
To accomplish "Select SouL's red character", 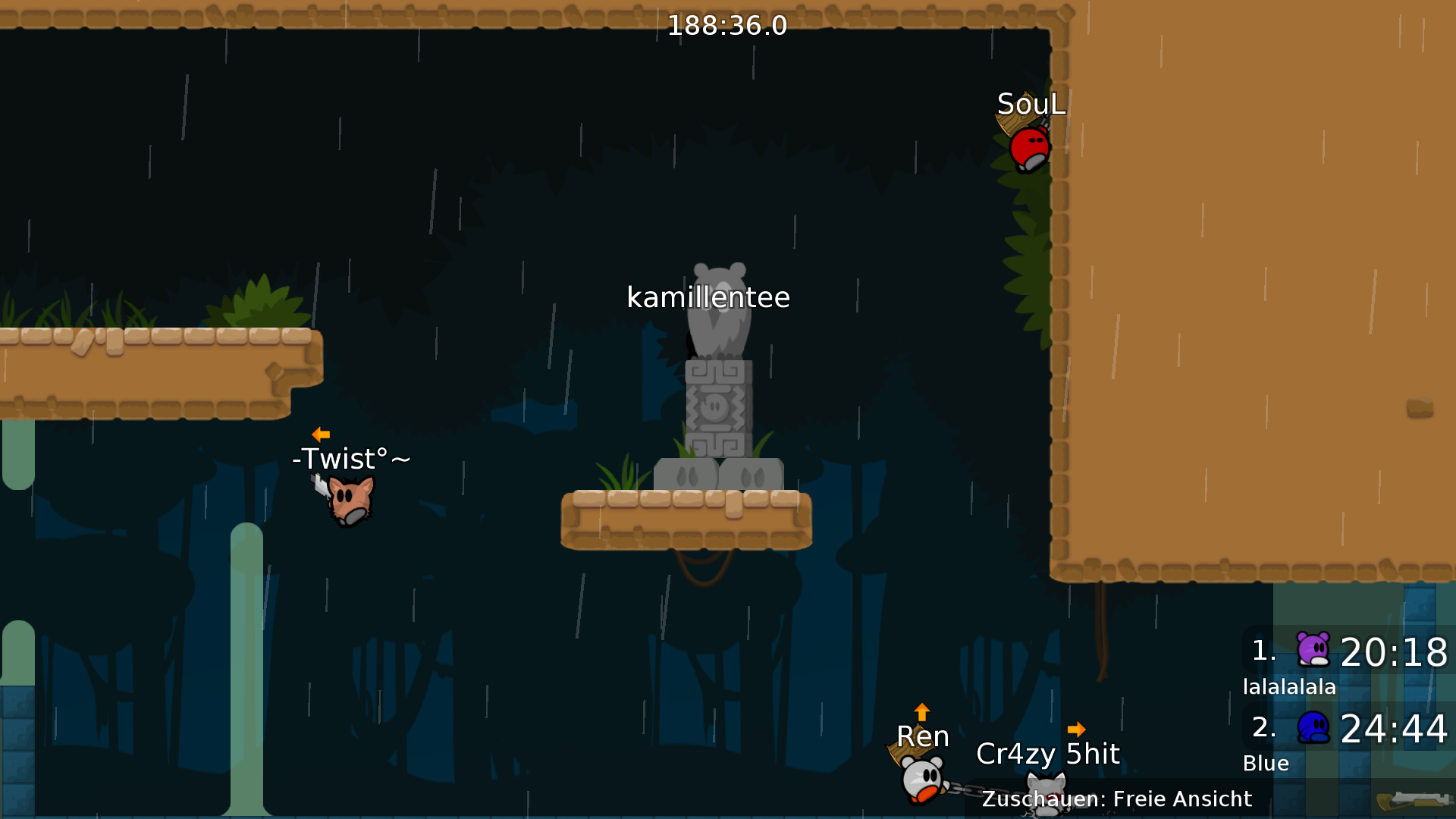I will click(1030, 149).
